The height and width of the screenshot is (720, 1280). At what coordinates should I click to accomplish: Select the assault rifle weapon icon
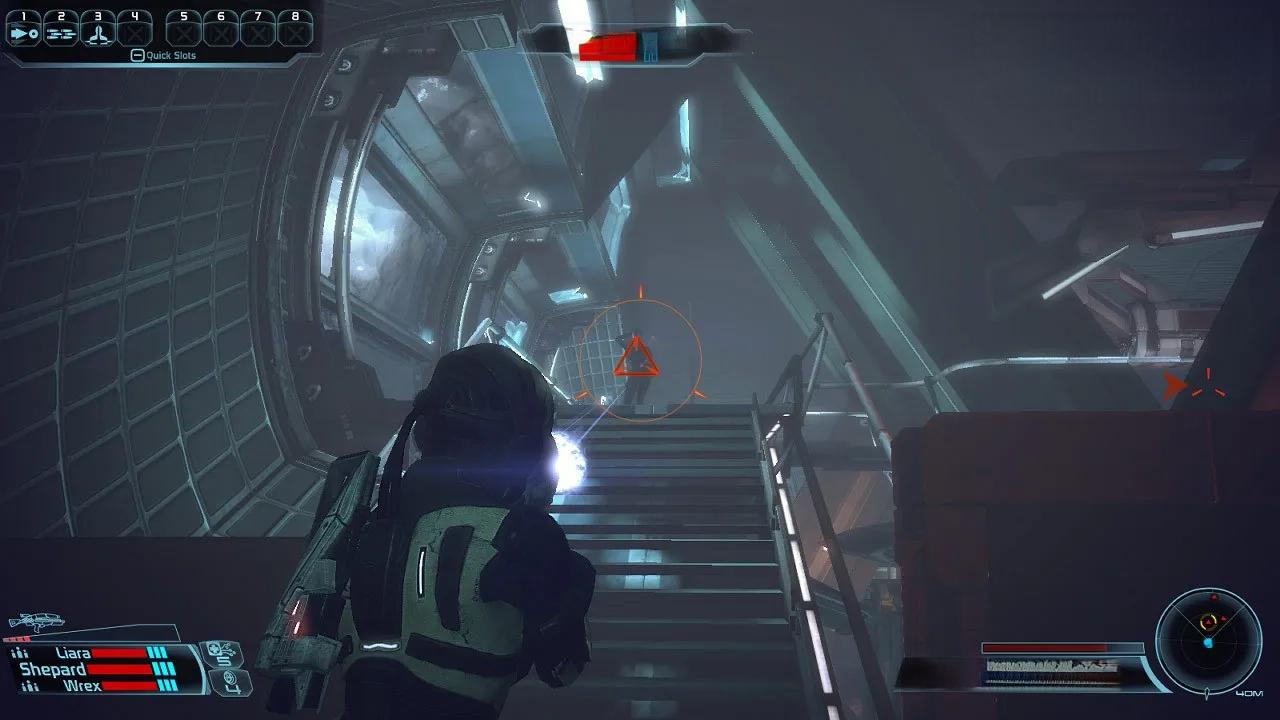coord(36,622)
